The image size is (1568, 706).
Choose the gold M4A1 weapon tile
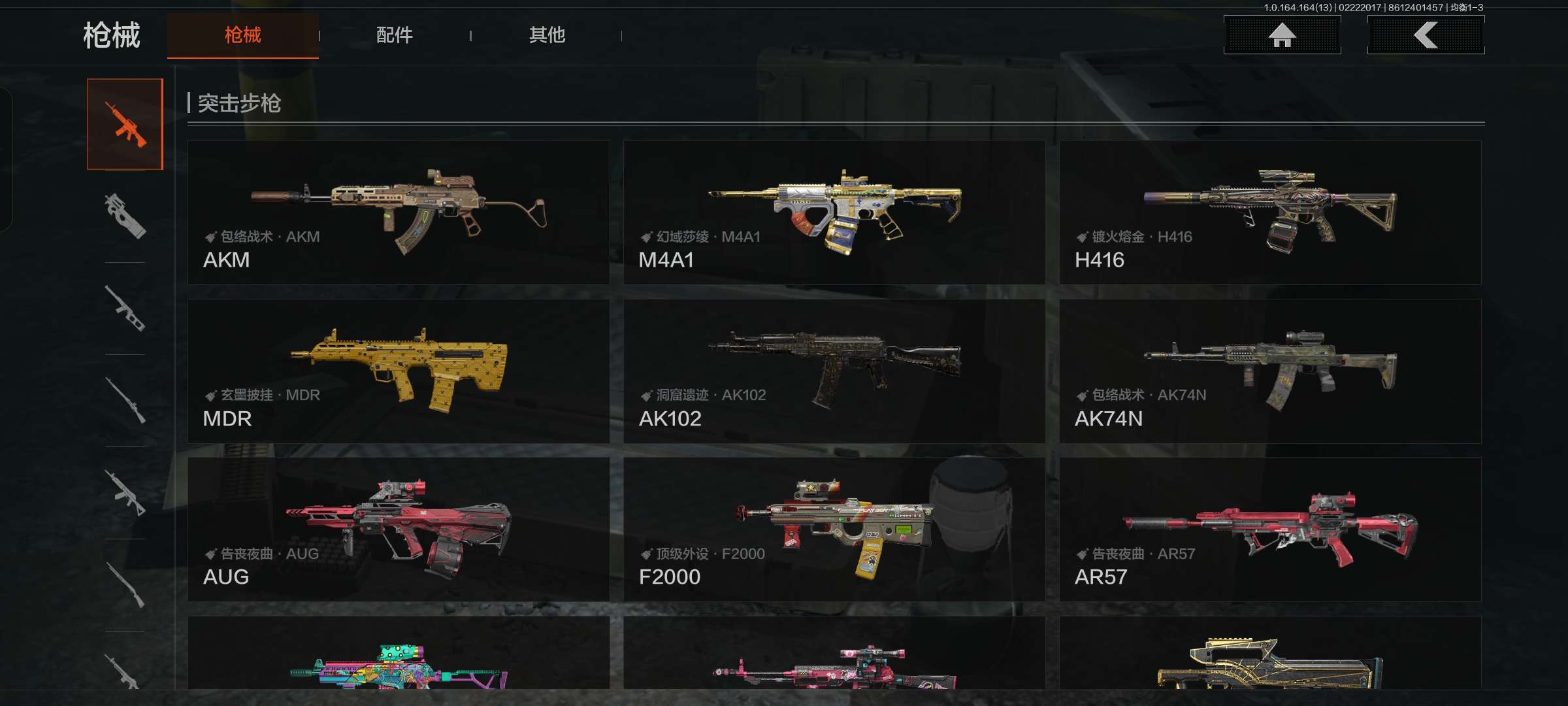tap(834, 212)
